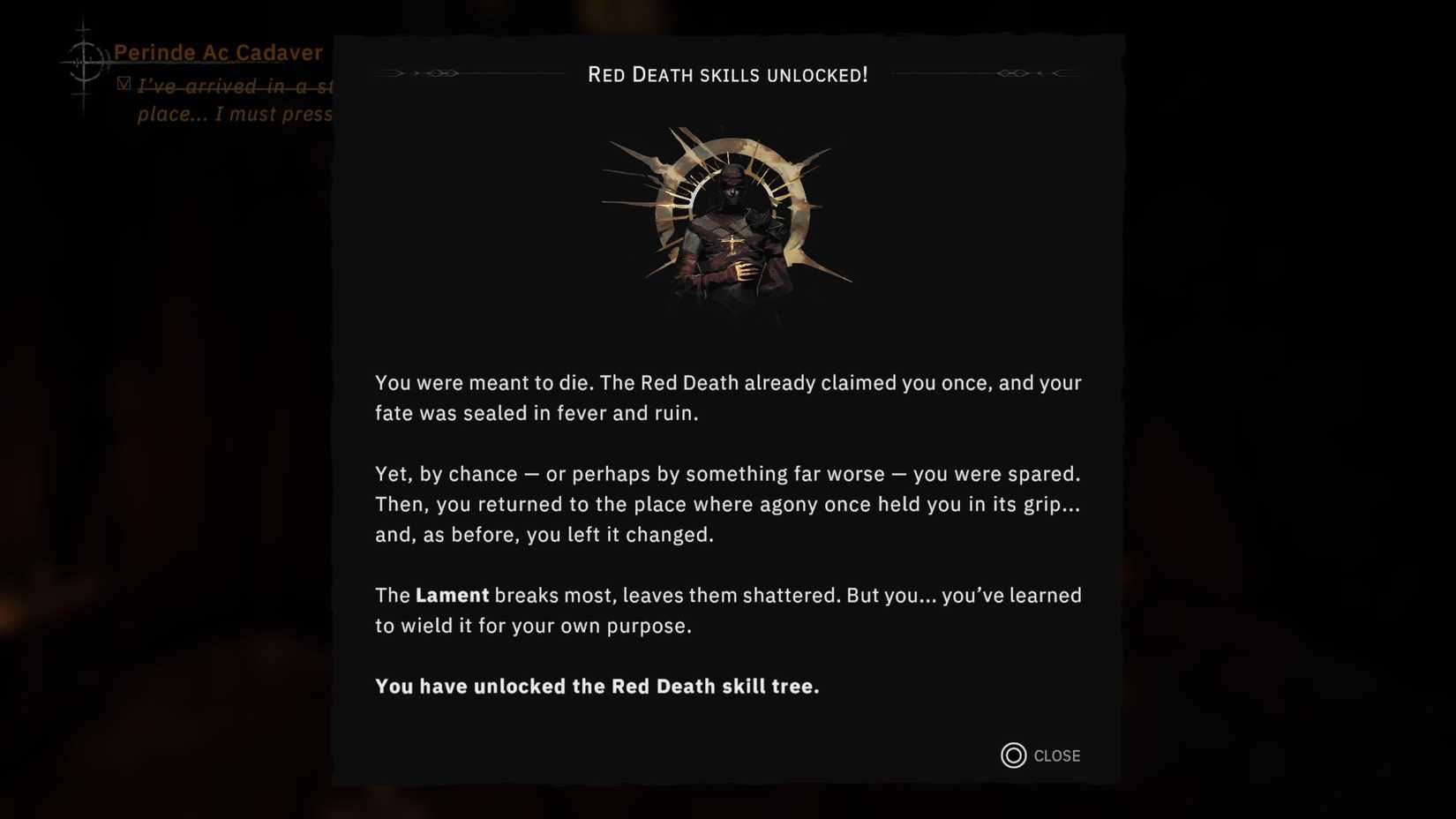The height and width of the screenshot is (819, 1456).
Task: Click the concentric circle control next to CLOSE
Action: point(1012,755)
